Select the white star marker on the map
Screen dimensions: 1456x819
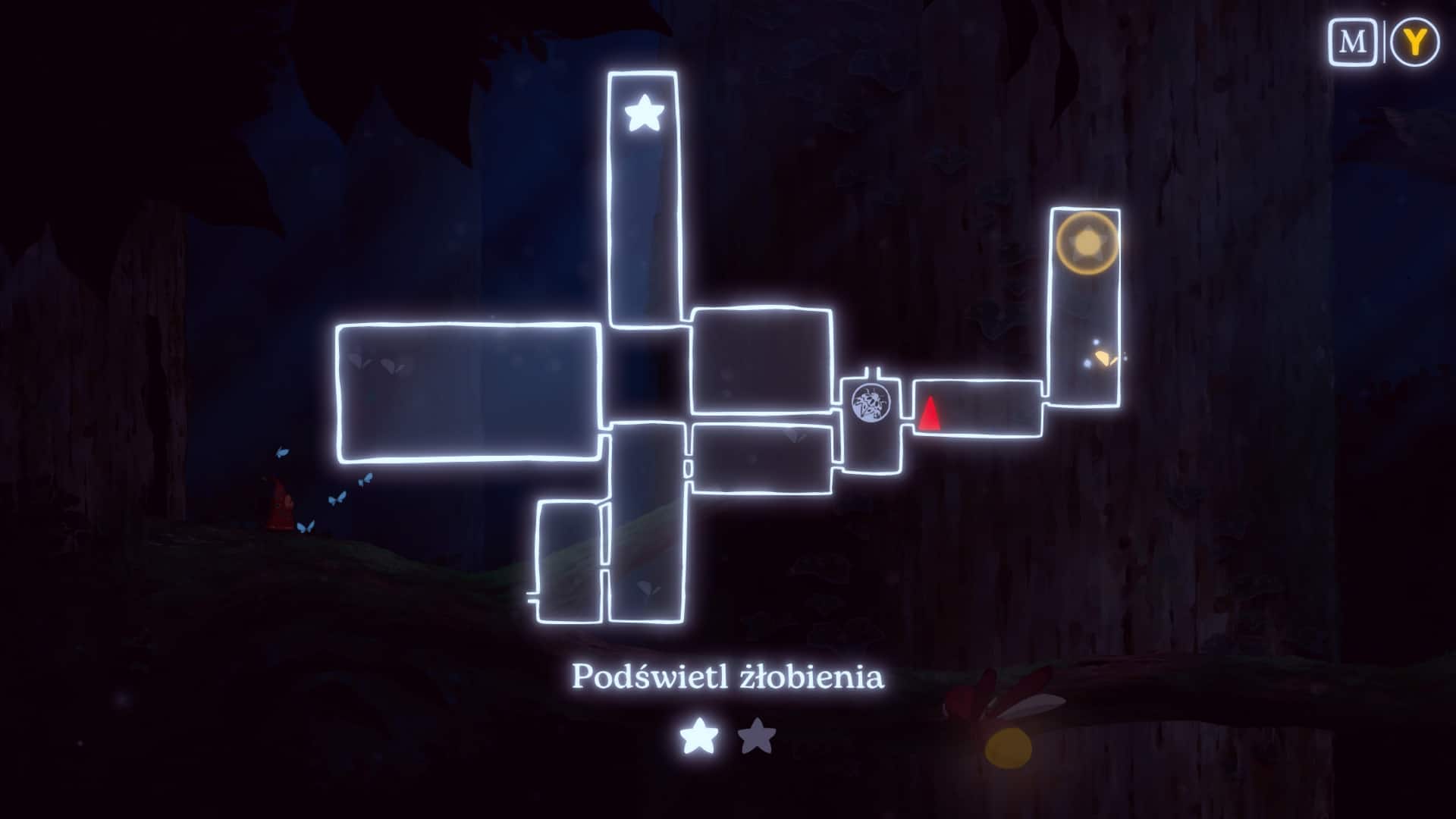tap(644, 113)
